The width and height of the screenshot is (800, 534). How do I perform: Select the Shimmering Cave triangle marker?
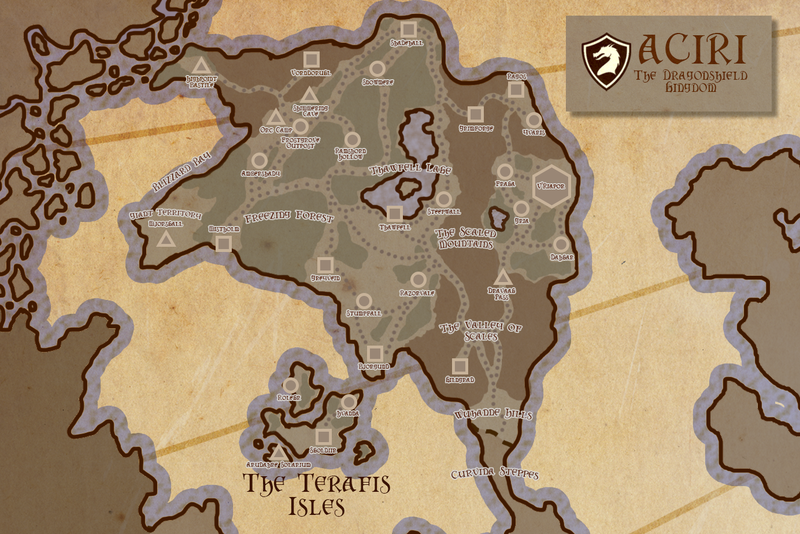[x=309, y=96]
